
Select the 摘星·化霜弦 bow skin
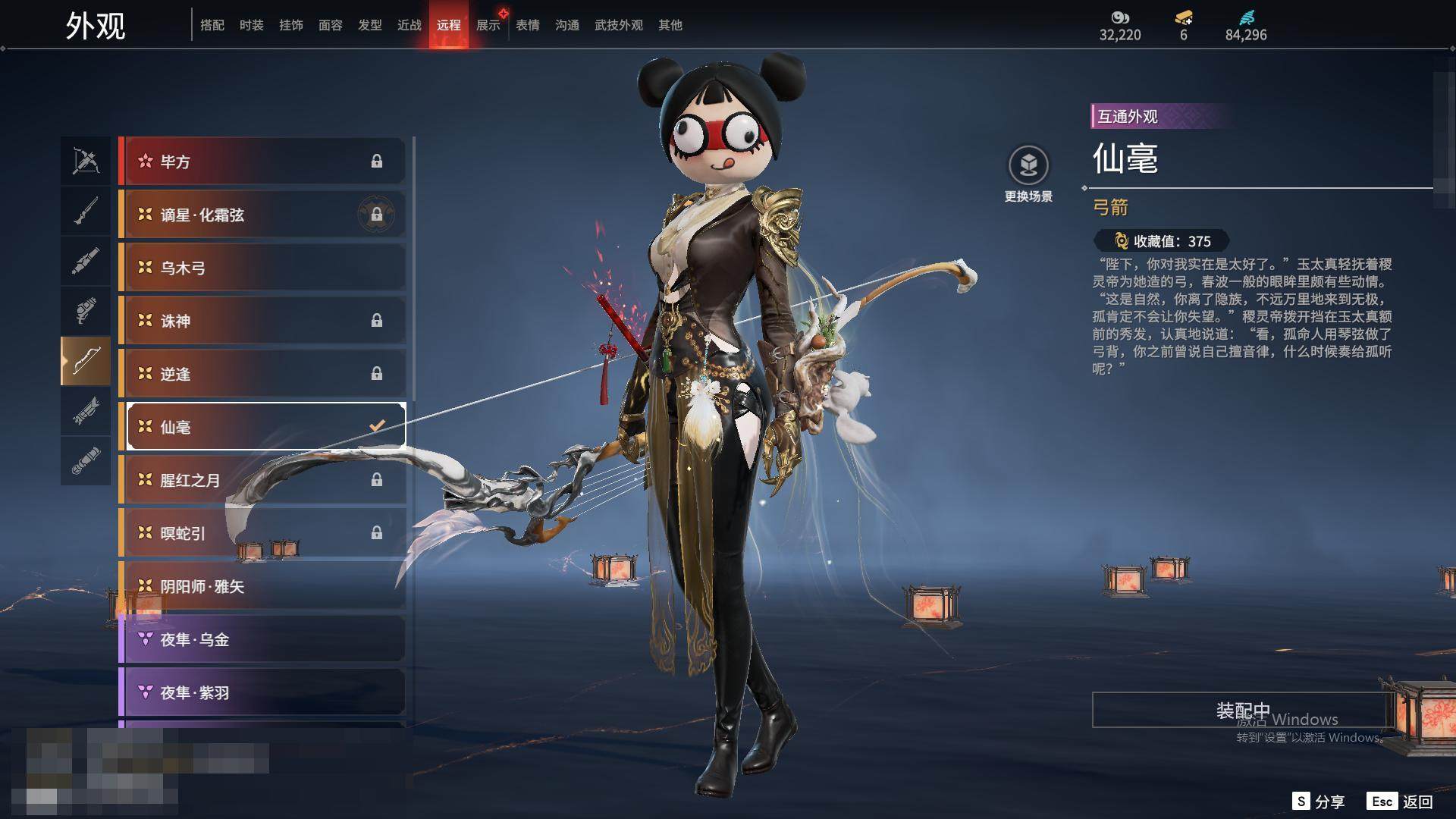pyautogui.click(x=262, y=215)
